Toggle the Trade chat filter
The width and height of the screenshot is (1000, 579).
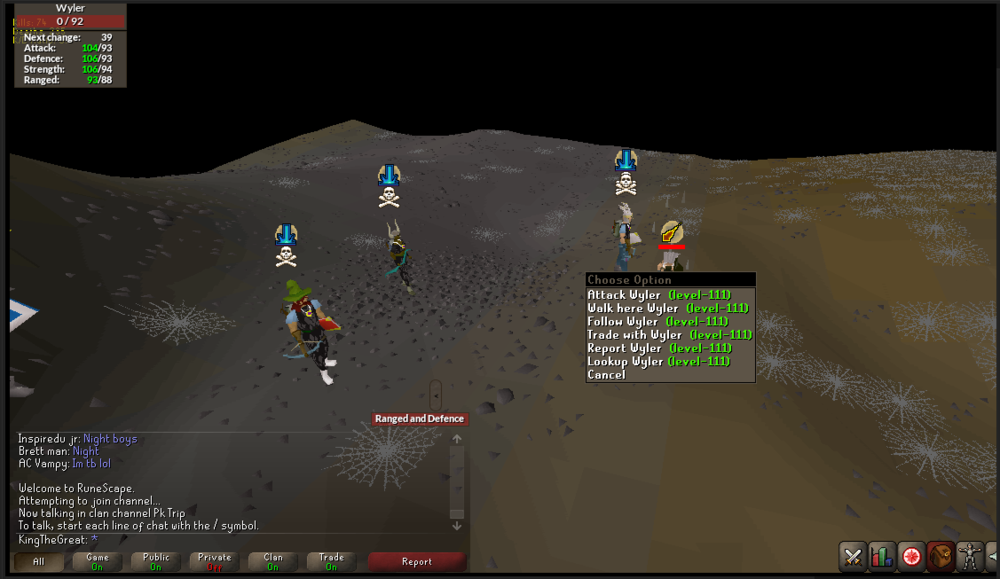pos(331,562)
